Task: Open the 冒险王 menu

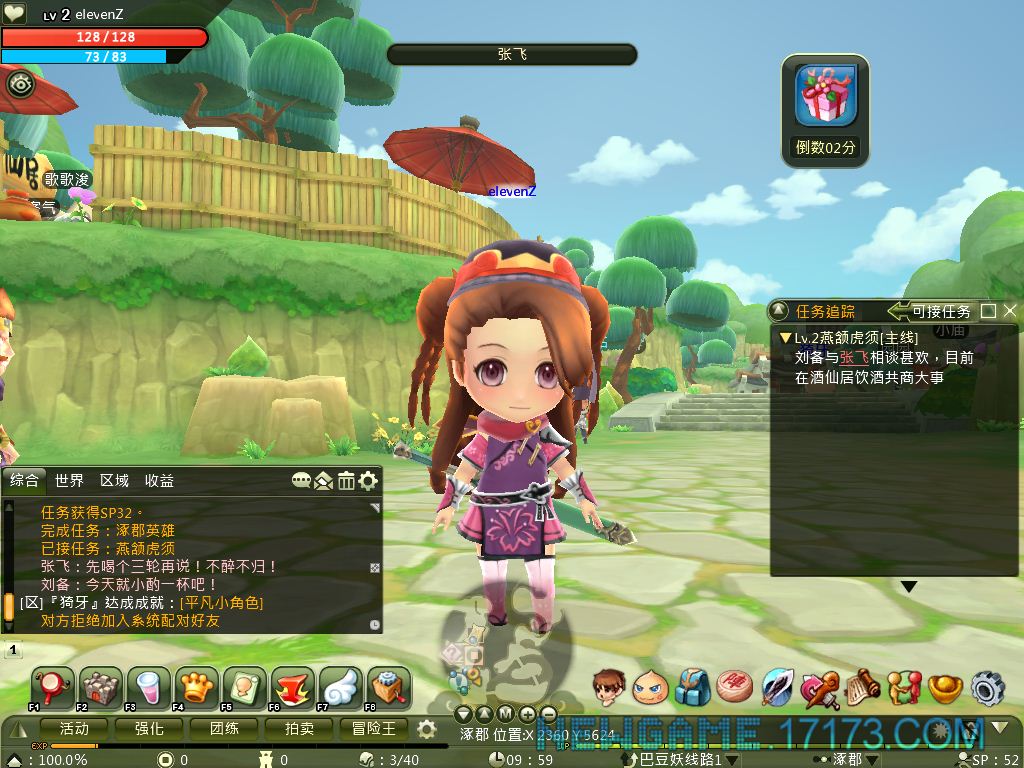Action: [373, 729]
